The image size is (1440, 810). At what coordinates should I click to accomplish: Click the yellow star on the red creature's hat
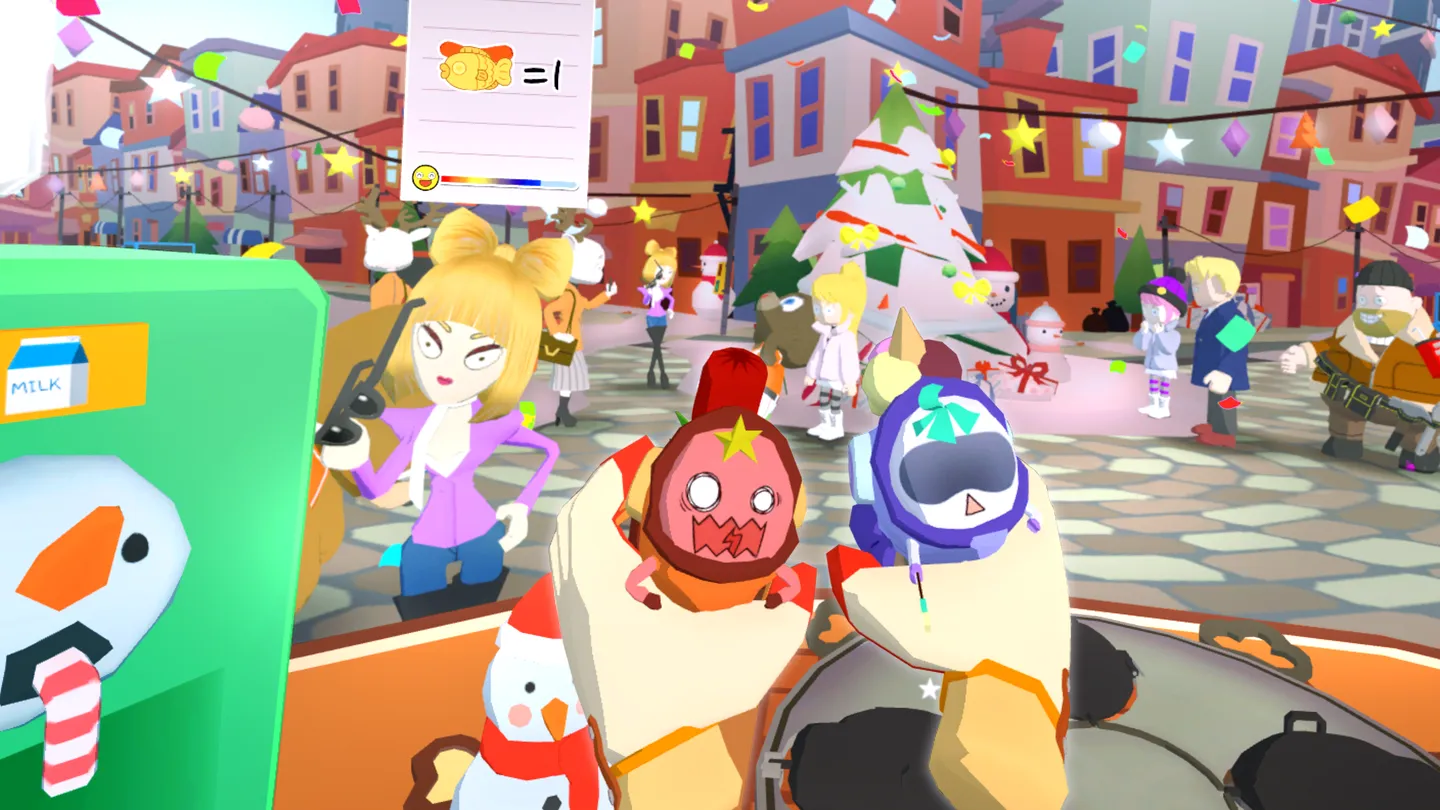tap(737, 437)
